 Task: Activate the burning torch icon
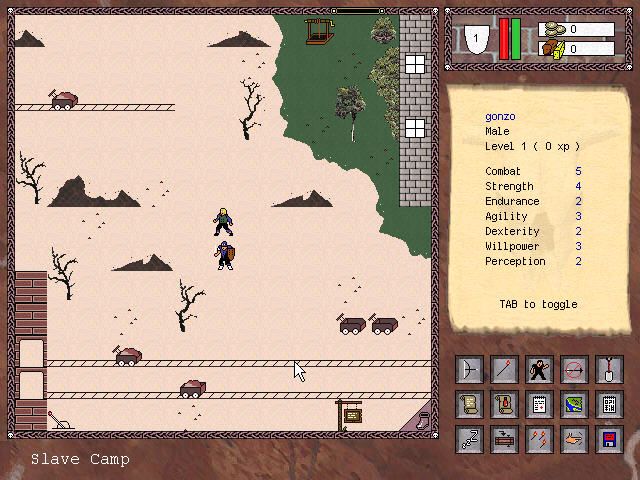(x=504, y=371)
